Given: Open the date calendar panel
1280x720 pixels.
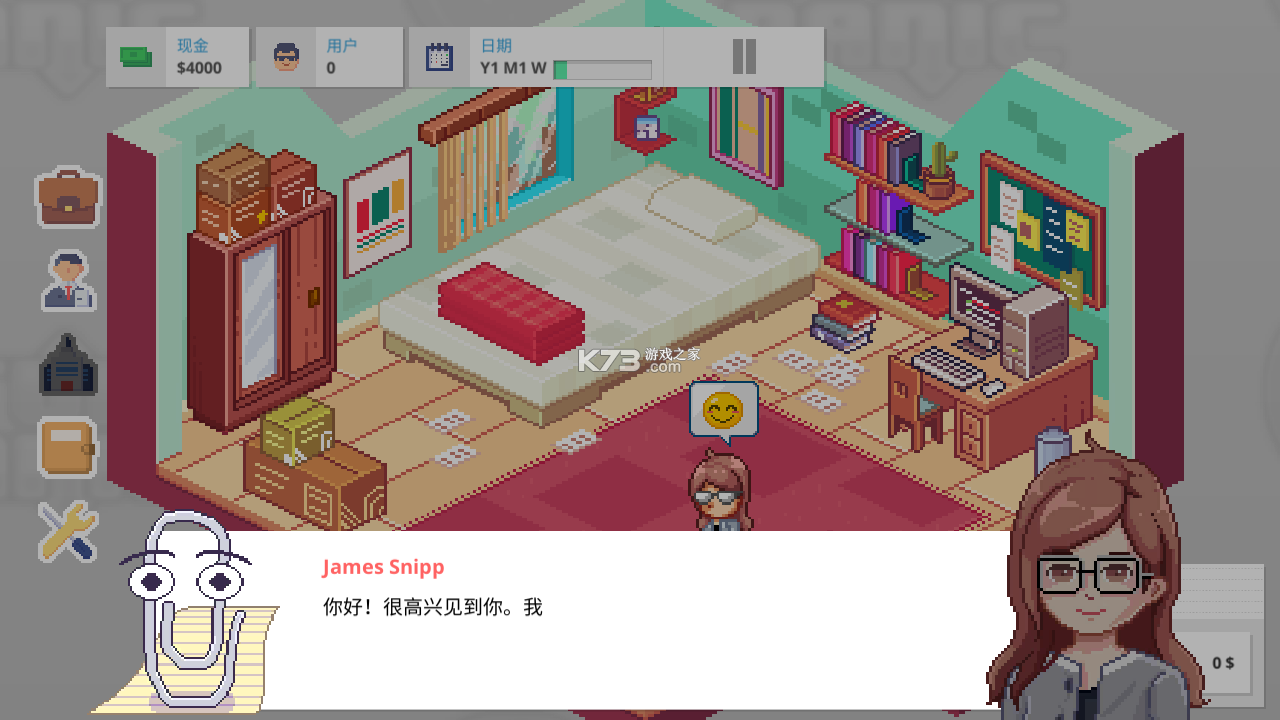Looking at the screenshot, I should (x=536, y=57).
